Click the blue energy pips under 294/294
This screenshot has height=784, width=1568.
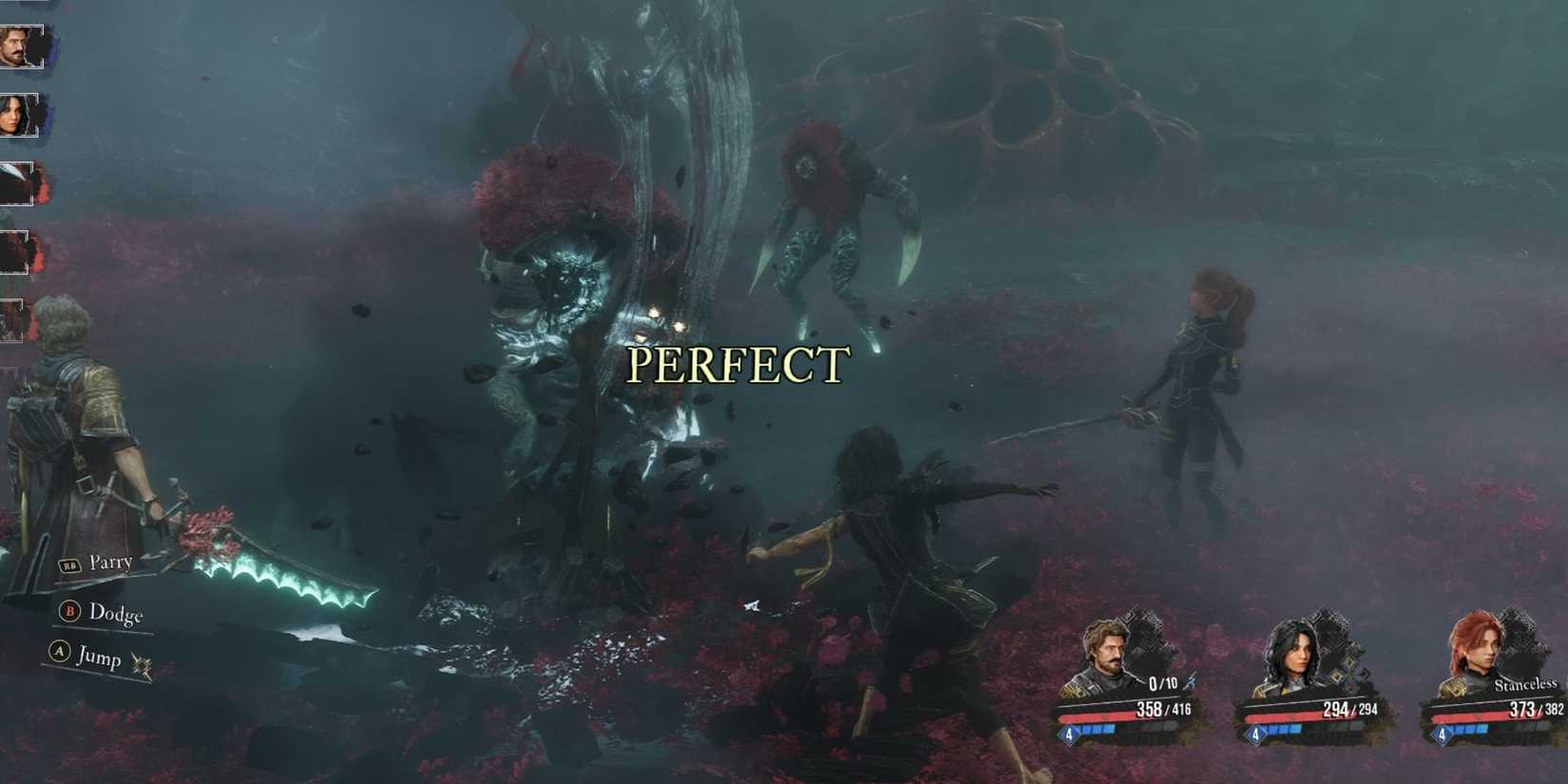(x=1285, y=730)
